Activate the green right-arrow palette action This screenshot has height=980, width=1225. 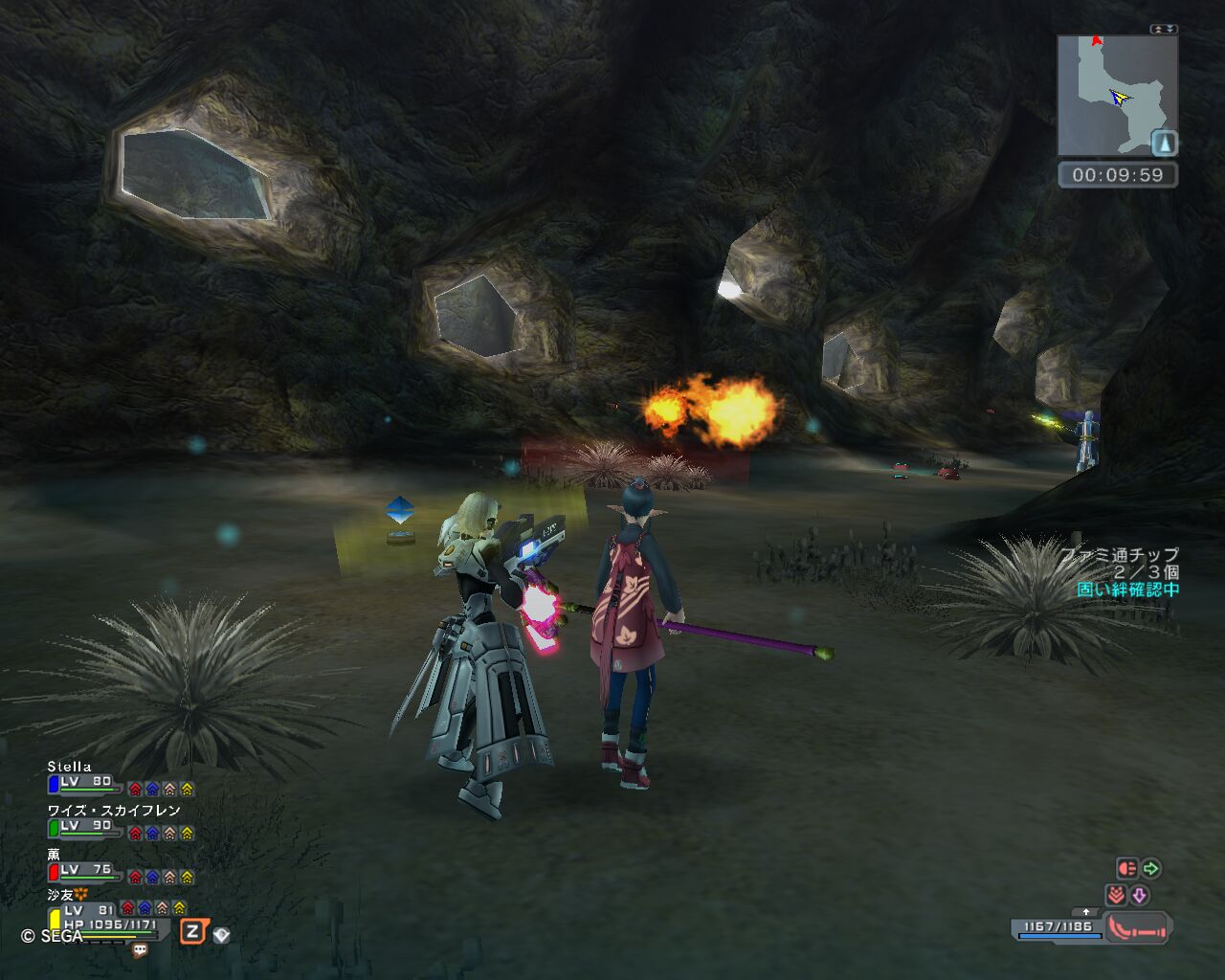pos(1151,869)
